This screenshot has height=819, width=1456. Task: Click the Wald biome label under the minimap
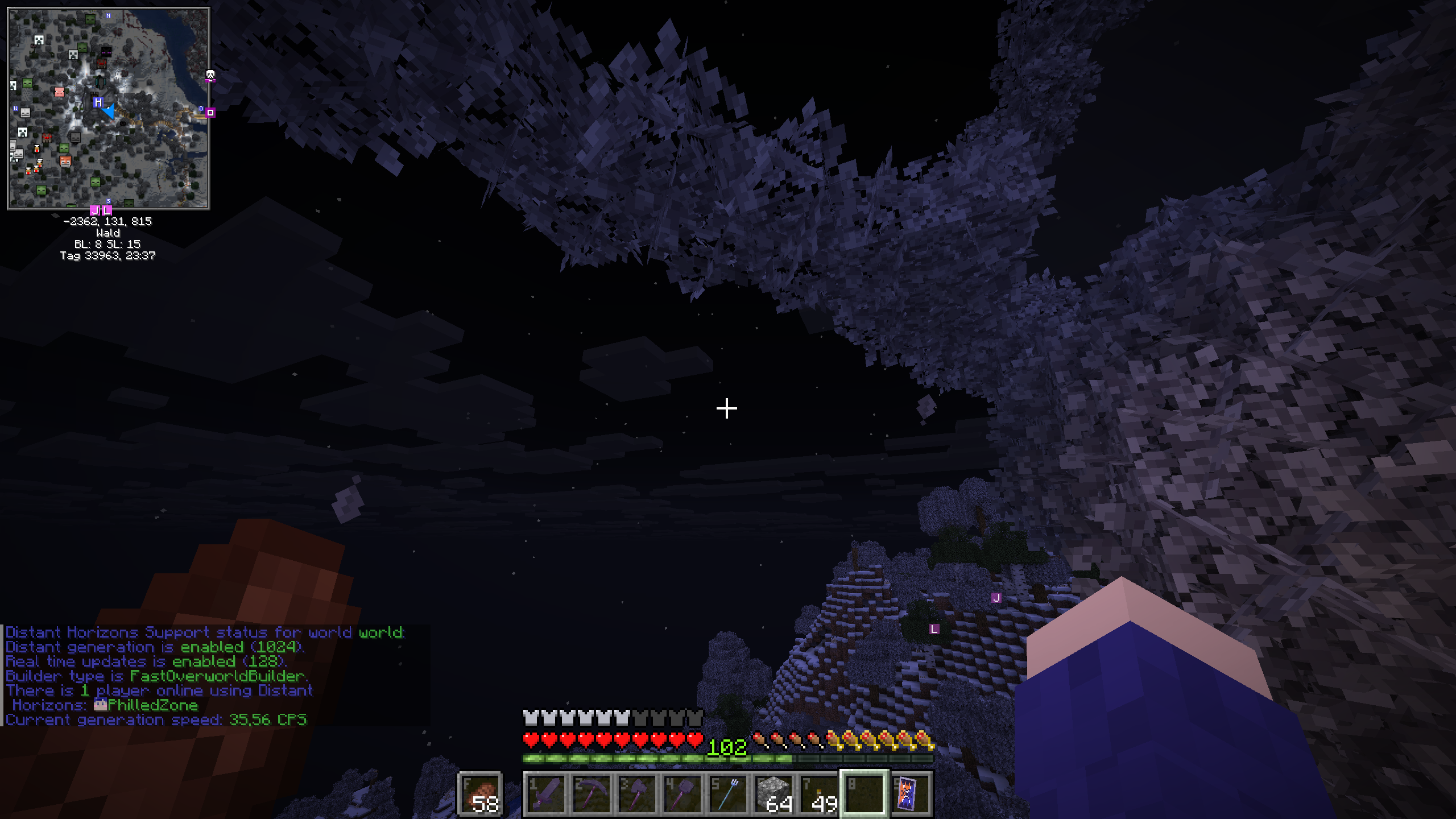[108, 233]
